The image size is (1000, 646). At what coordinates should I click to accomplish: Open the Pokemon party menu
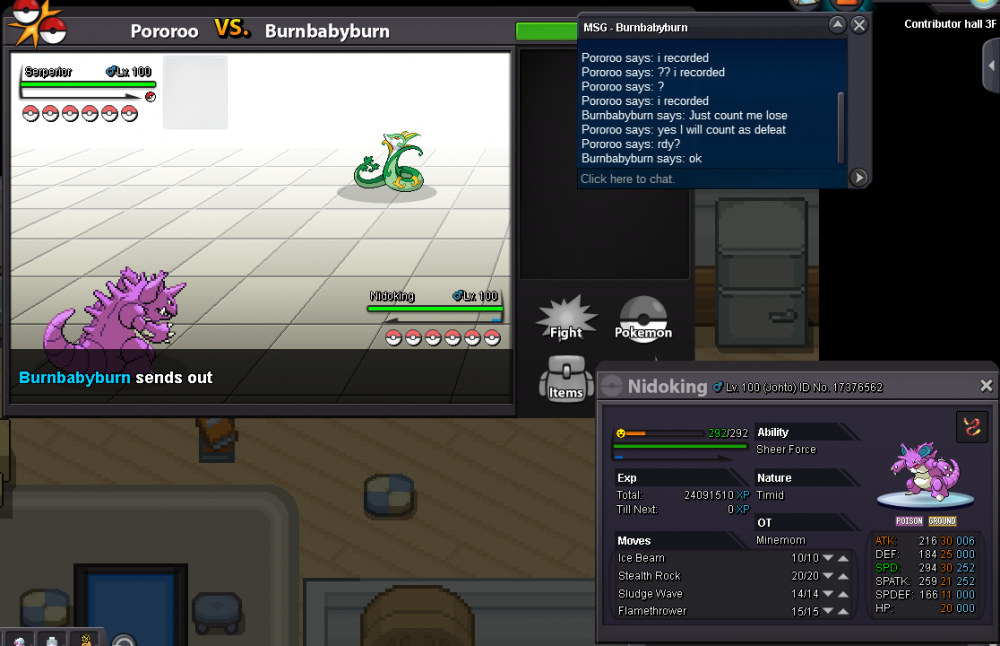pyautogui.click(x=643, y=319)
